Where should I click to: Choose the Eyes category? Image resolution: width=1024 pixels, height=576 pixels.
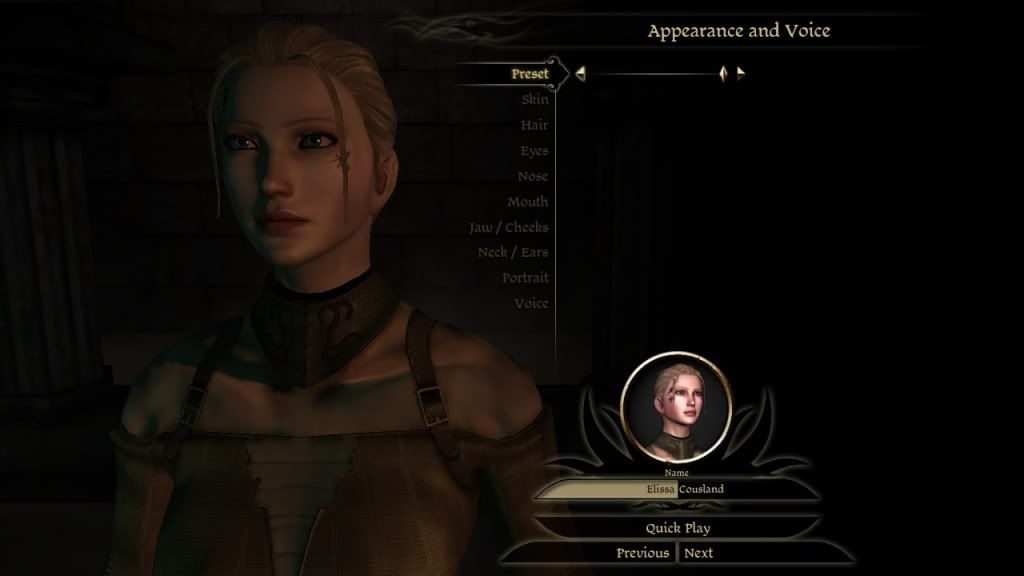(534, 151)
